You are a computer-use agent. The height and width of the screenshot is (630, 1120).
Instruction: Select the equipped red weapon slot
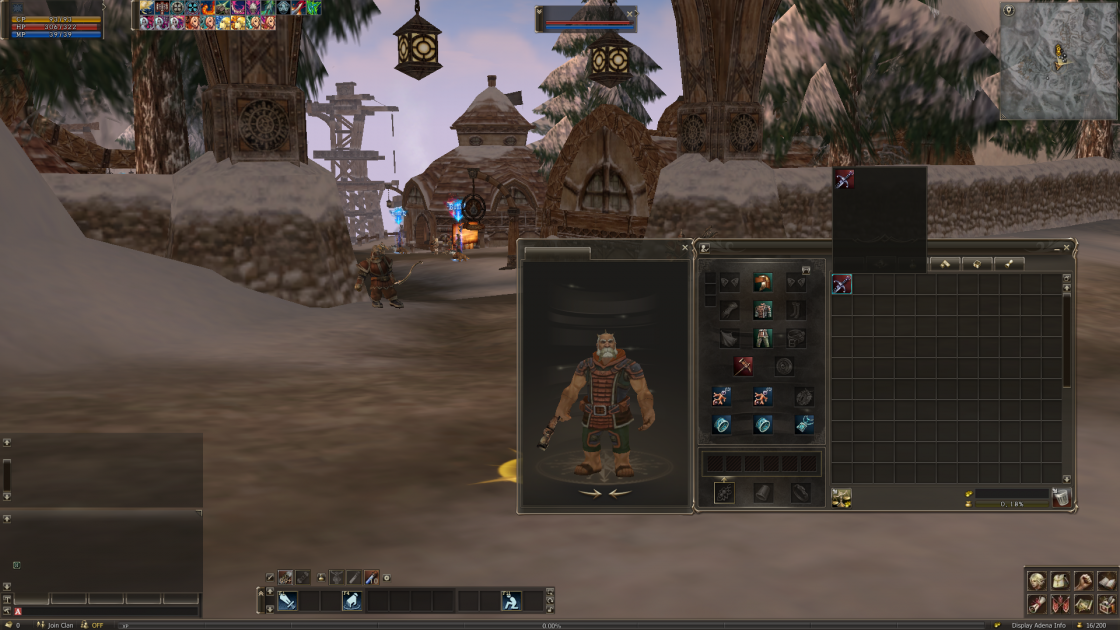pyautogui.click(x=743, y=366)
